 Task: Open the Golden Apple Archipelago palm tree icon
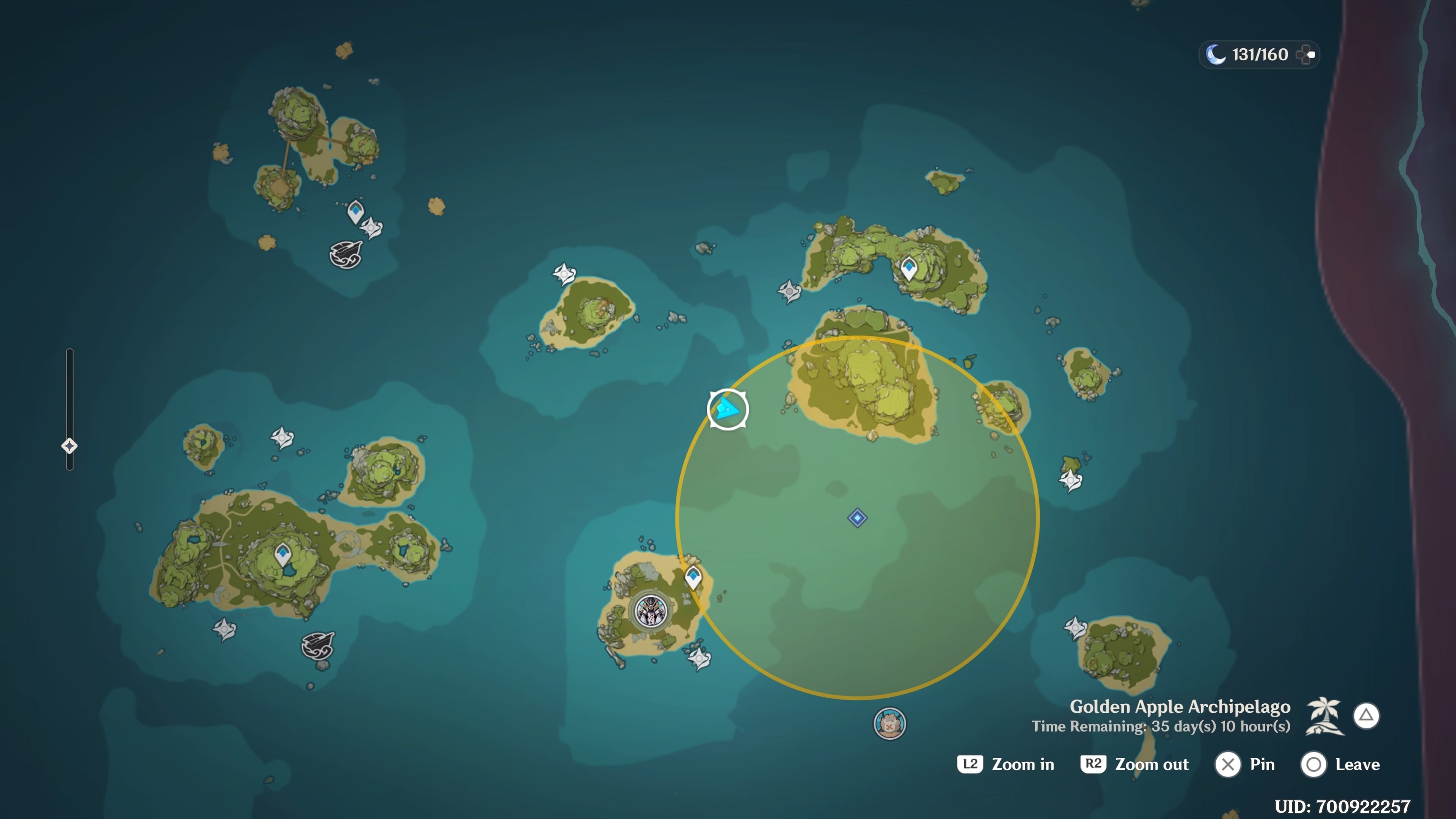[1324, 715]
